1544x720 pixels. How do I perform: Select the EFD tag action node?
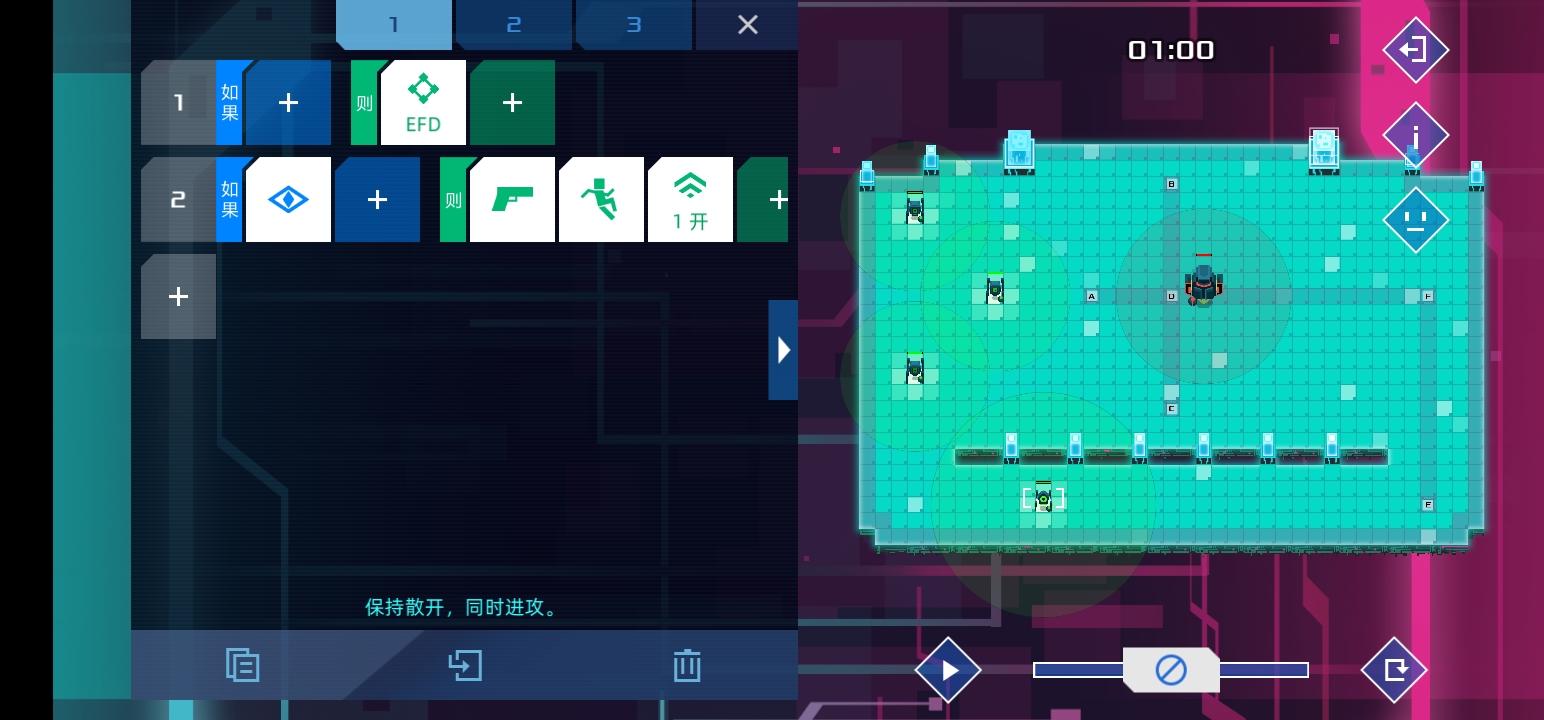click(423, 101)
